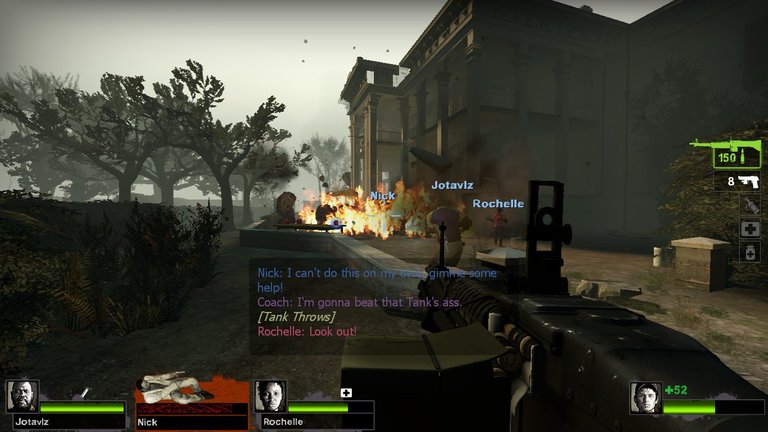Pick the pain pills slot
768x432 pixels.
750,253
